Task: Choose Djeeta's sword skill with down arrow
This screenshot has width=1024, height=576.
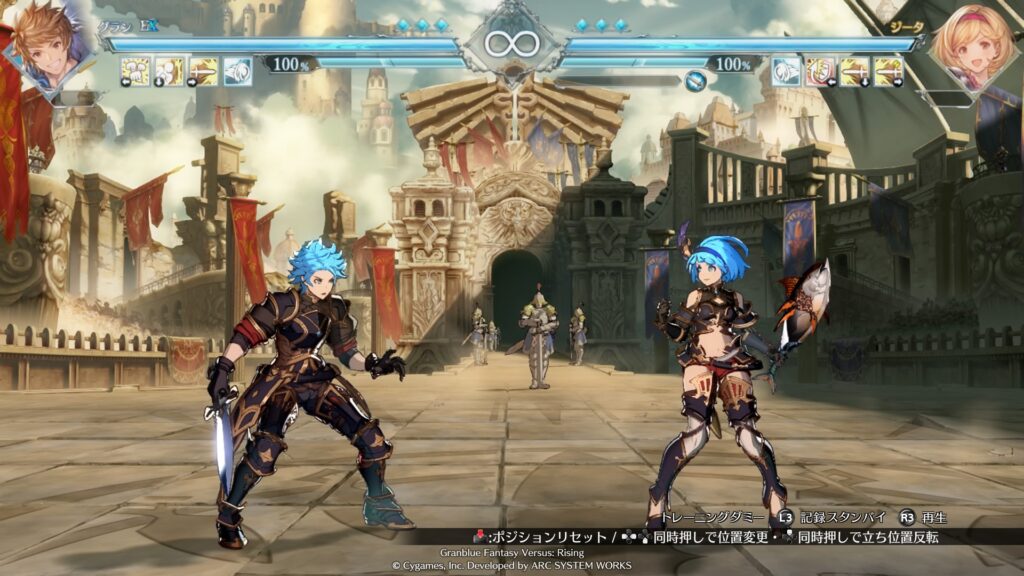Action: (855, 71)
